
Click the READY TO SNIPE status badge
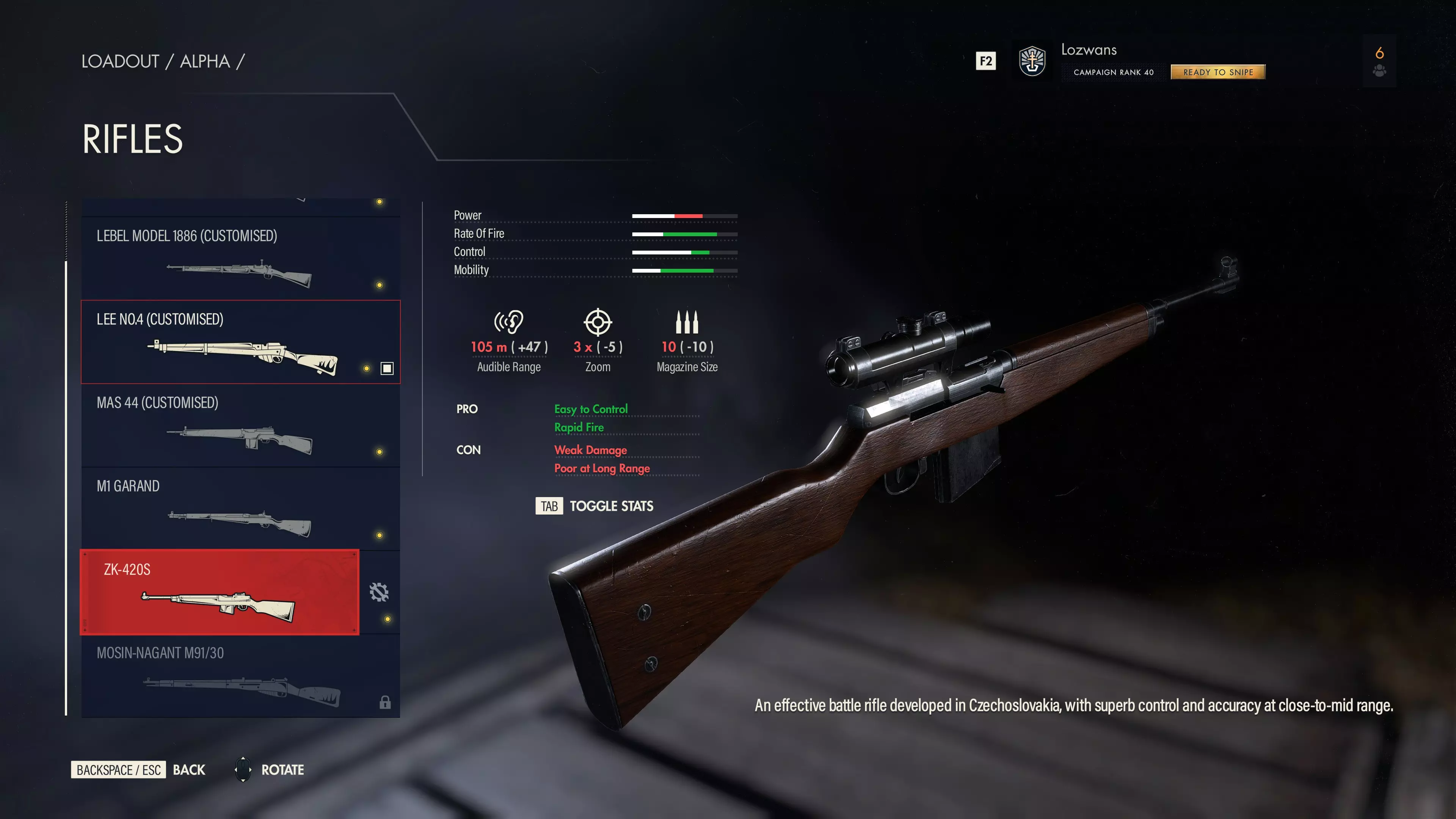pyautogui.click(x=1218, y=72)
